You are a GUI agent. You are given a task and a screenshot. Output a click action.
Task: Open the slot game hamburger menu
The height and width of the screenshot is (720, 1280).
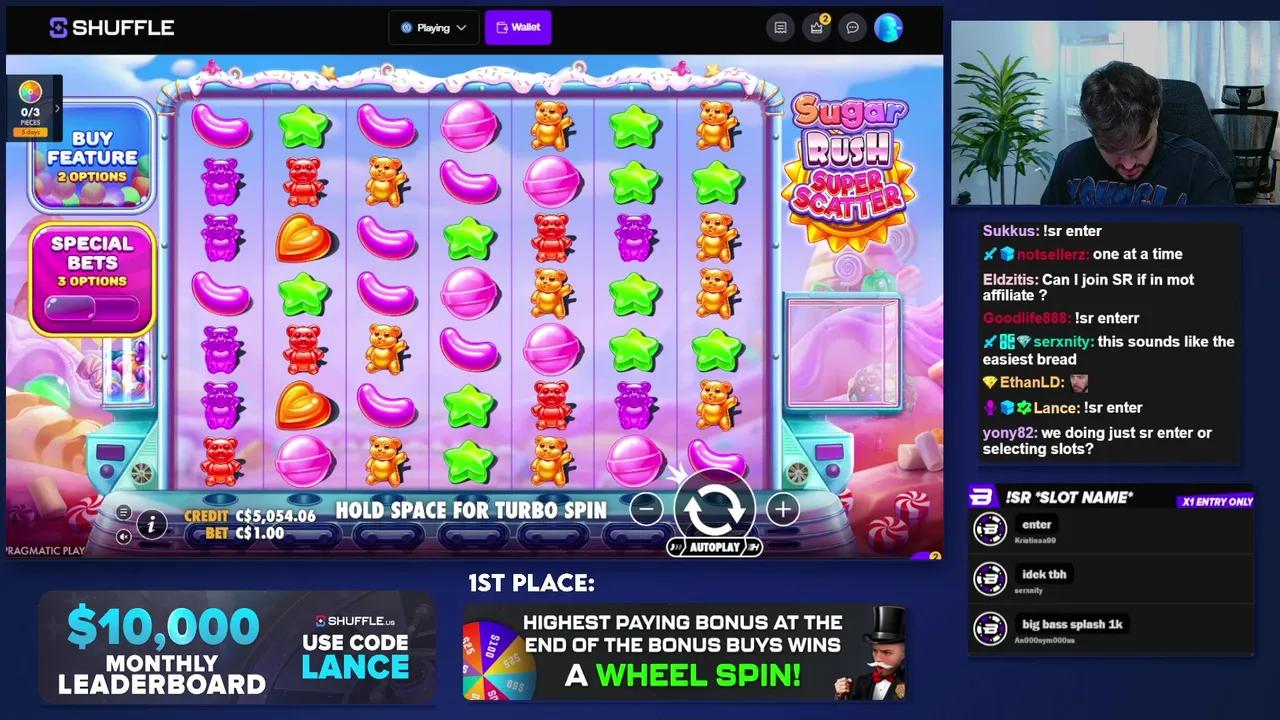[x=123, y=511]
